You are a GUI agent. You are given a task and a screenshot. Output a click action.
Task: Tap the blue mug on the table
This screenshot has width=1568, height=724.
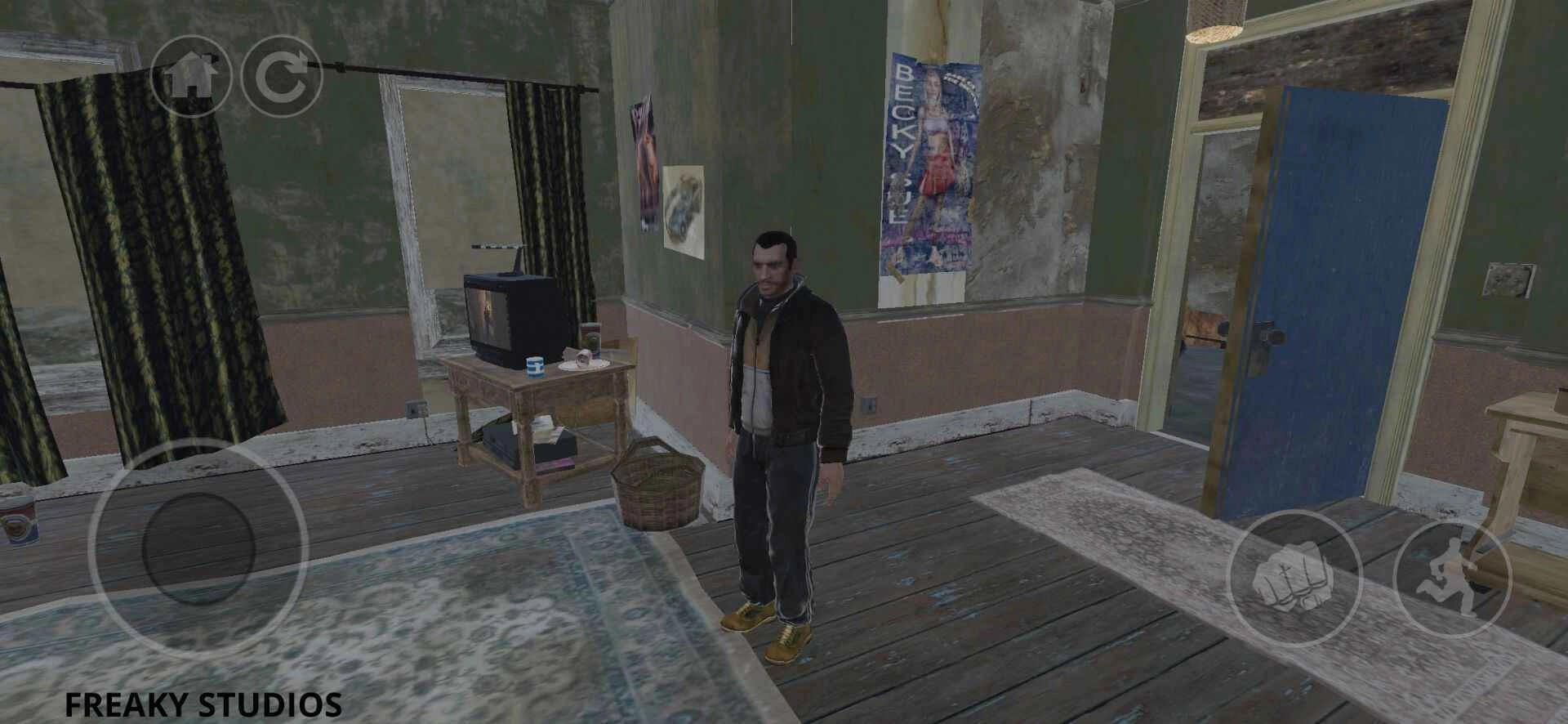[537, 368]
